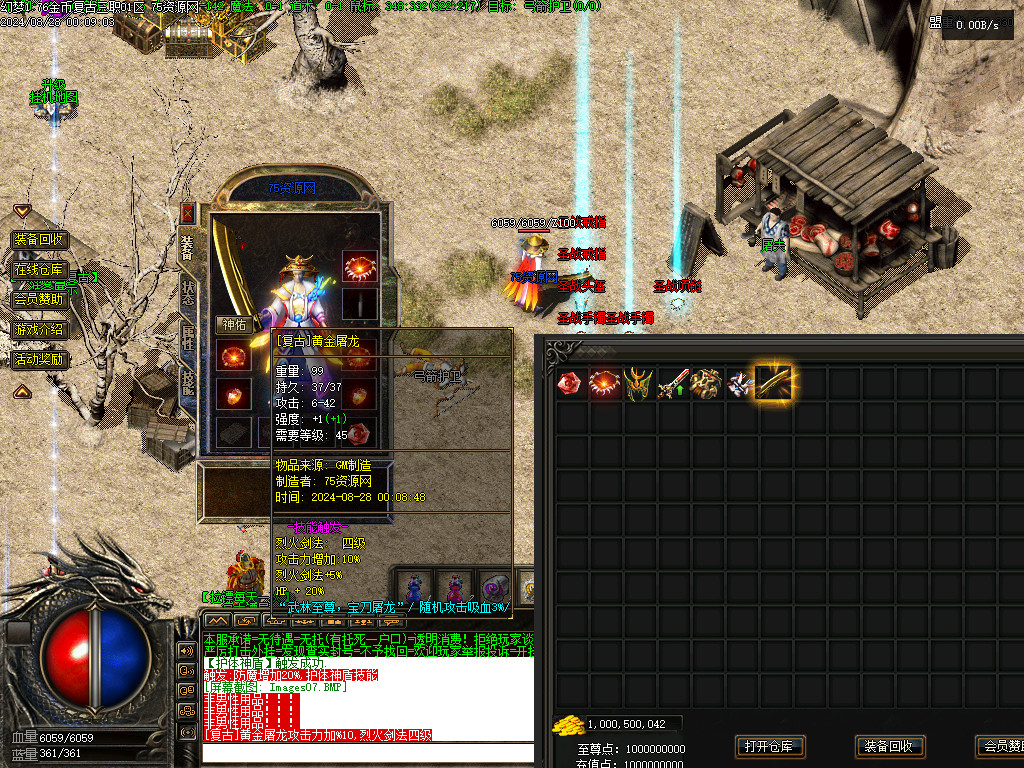Click the 装备回收 button below the bag grid

tap(890, 746)
